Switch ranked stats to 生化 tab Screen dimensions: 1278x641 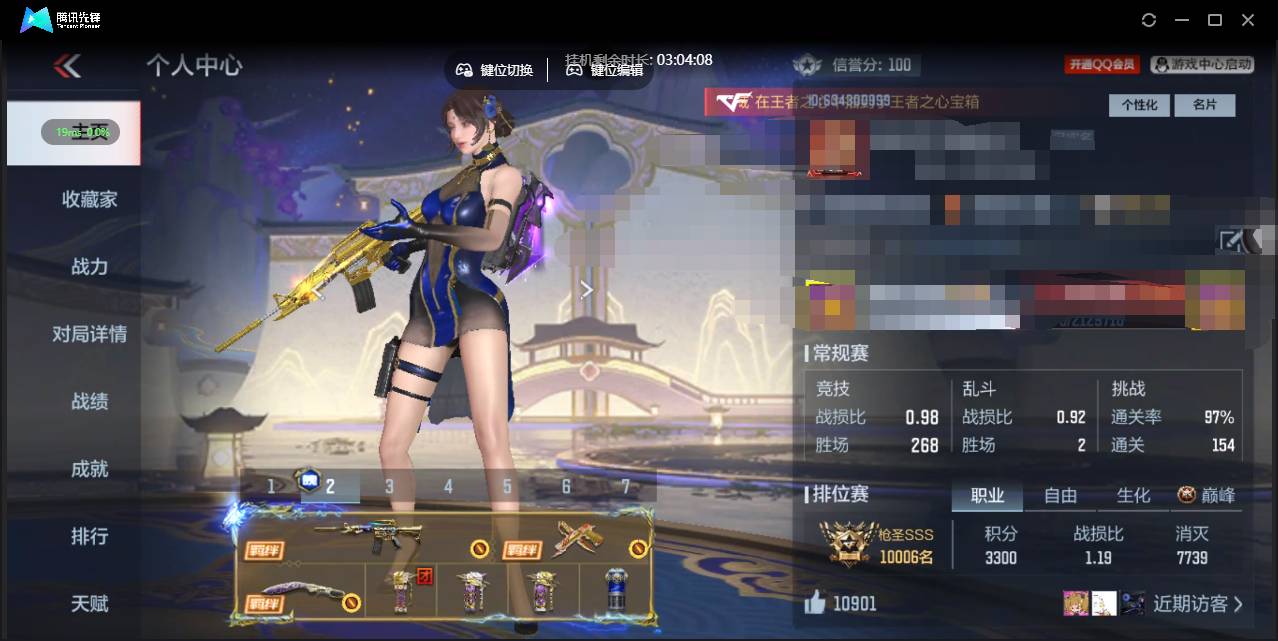pos(1133,495)
